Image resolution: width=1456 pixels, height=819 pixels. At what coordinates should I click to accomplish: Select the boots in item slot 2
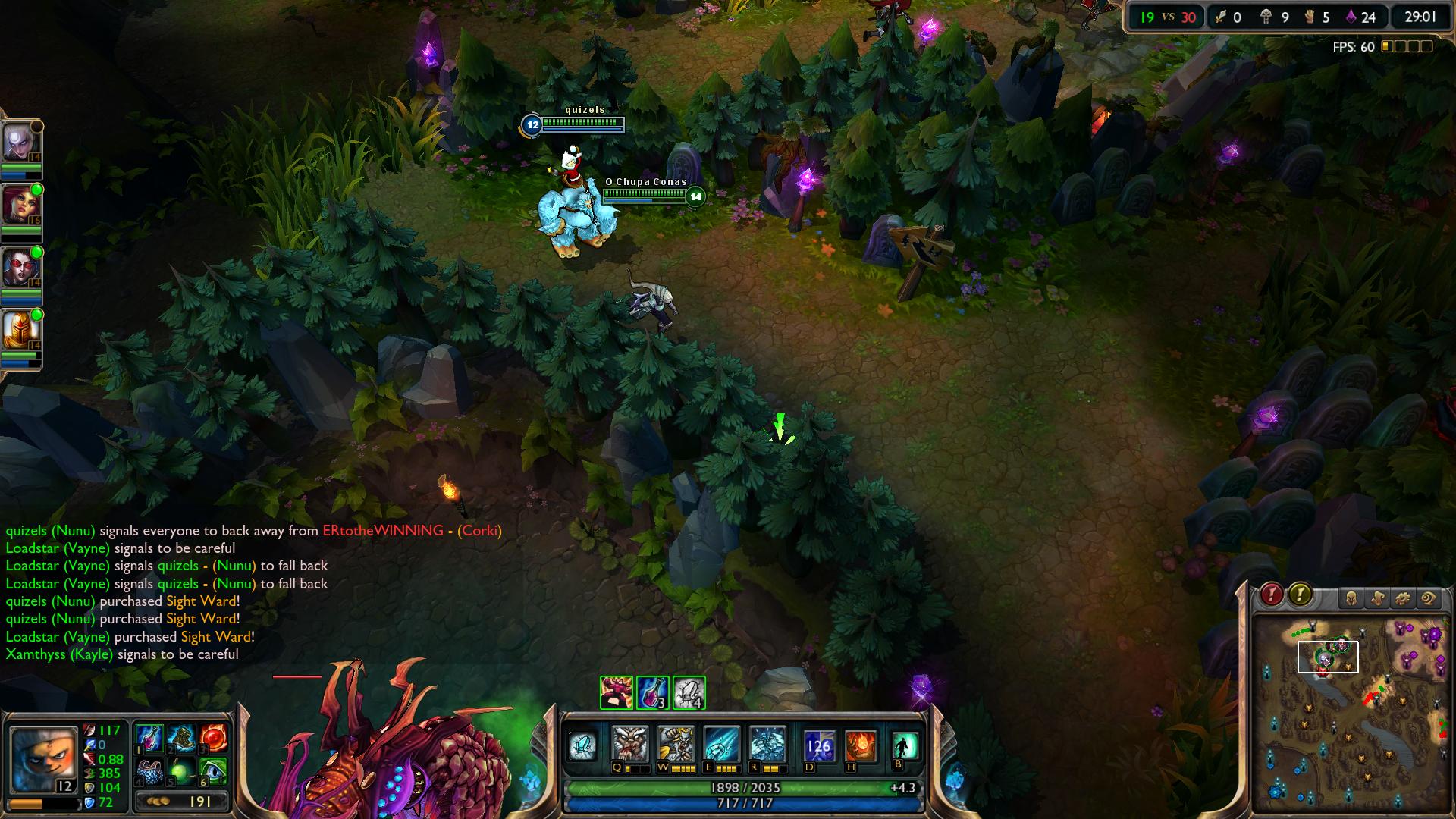182,737
